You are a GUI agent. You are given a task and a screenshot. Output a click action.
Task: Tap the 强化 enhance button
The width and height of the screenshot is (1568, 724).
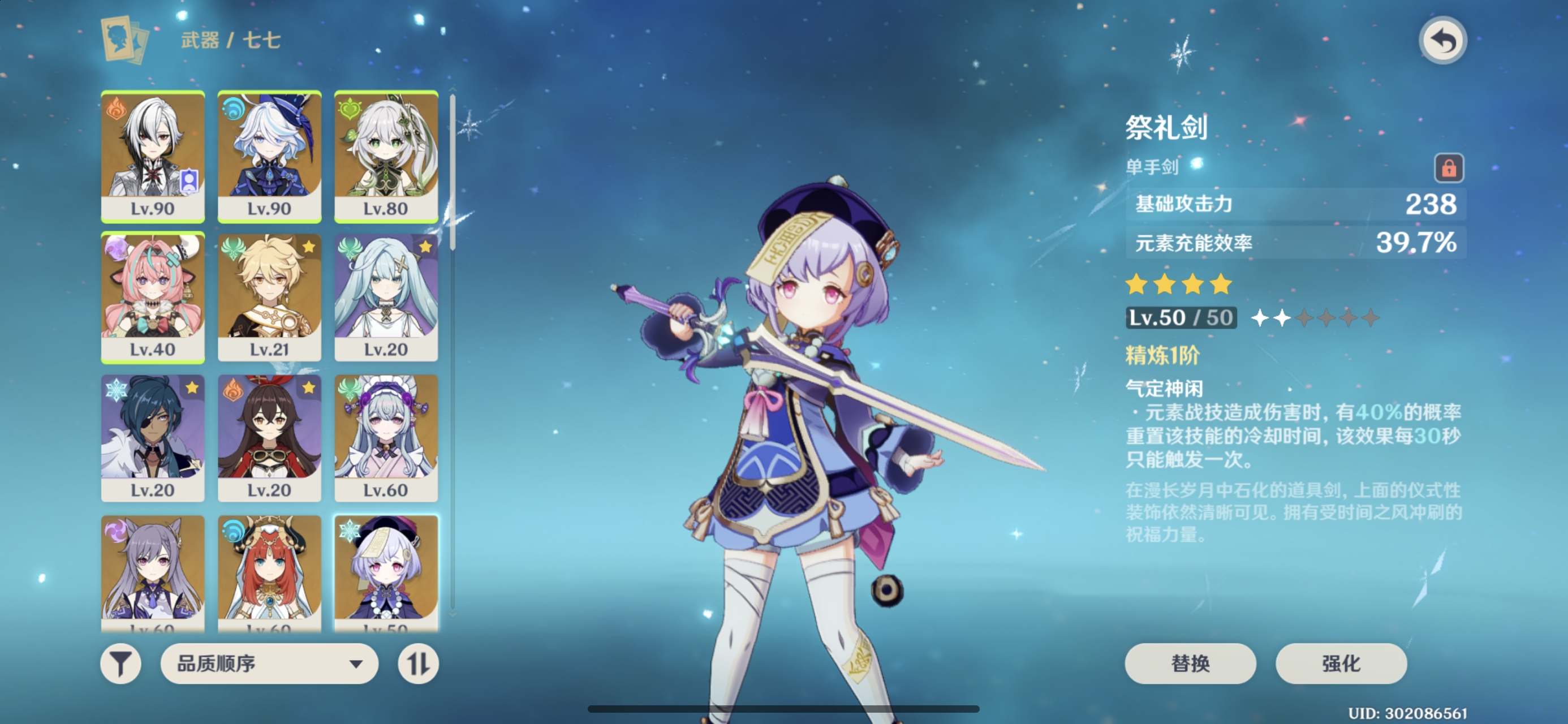(1341, 663)
